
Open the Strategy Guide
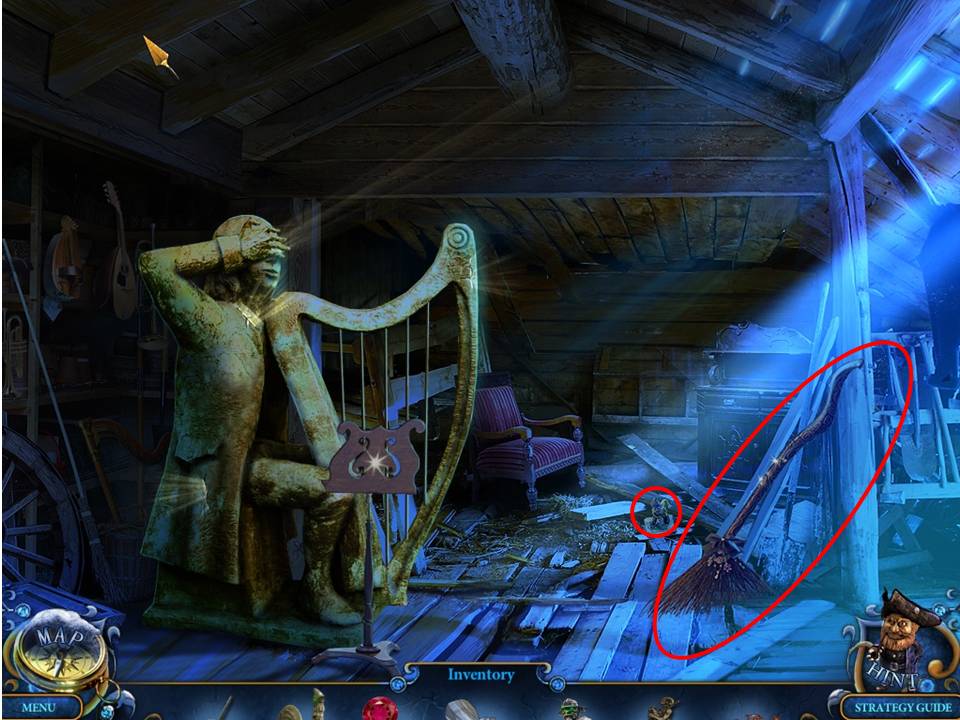[x=897, y=708]
